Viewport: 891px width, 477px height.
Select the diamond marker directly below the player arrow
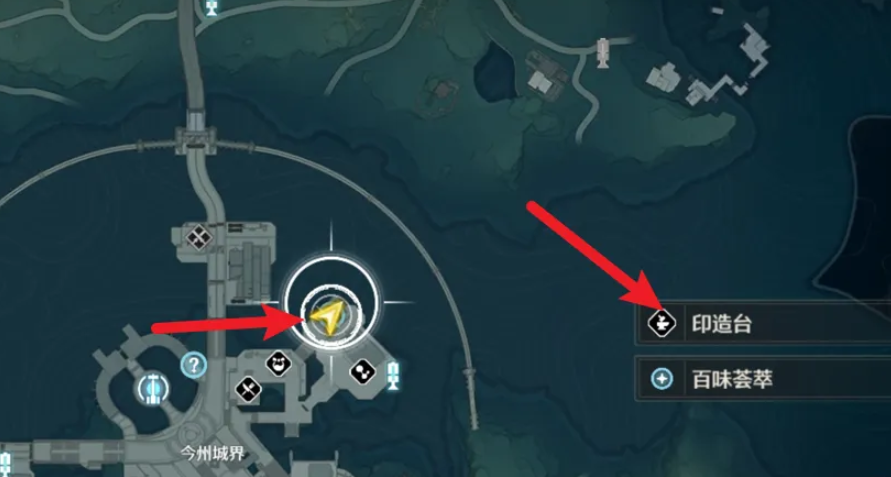pos(281,364)
